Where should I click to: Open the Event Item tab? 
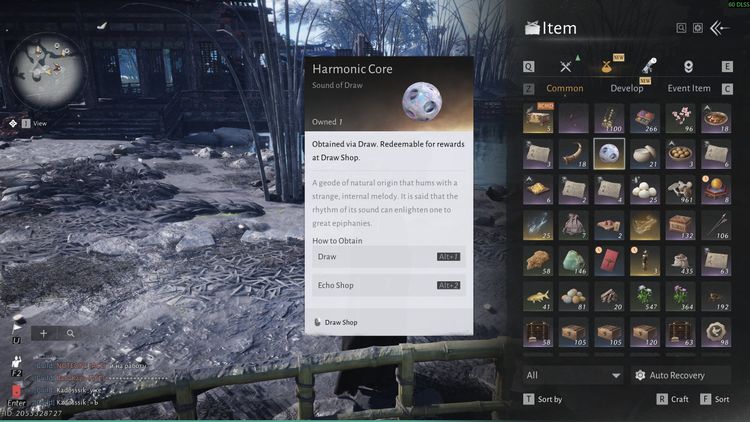(688, 88)
